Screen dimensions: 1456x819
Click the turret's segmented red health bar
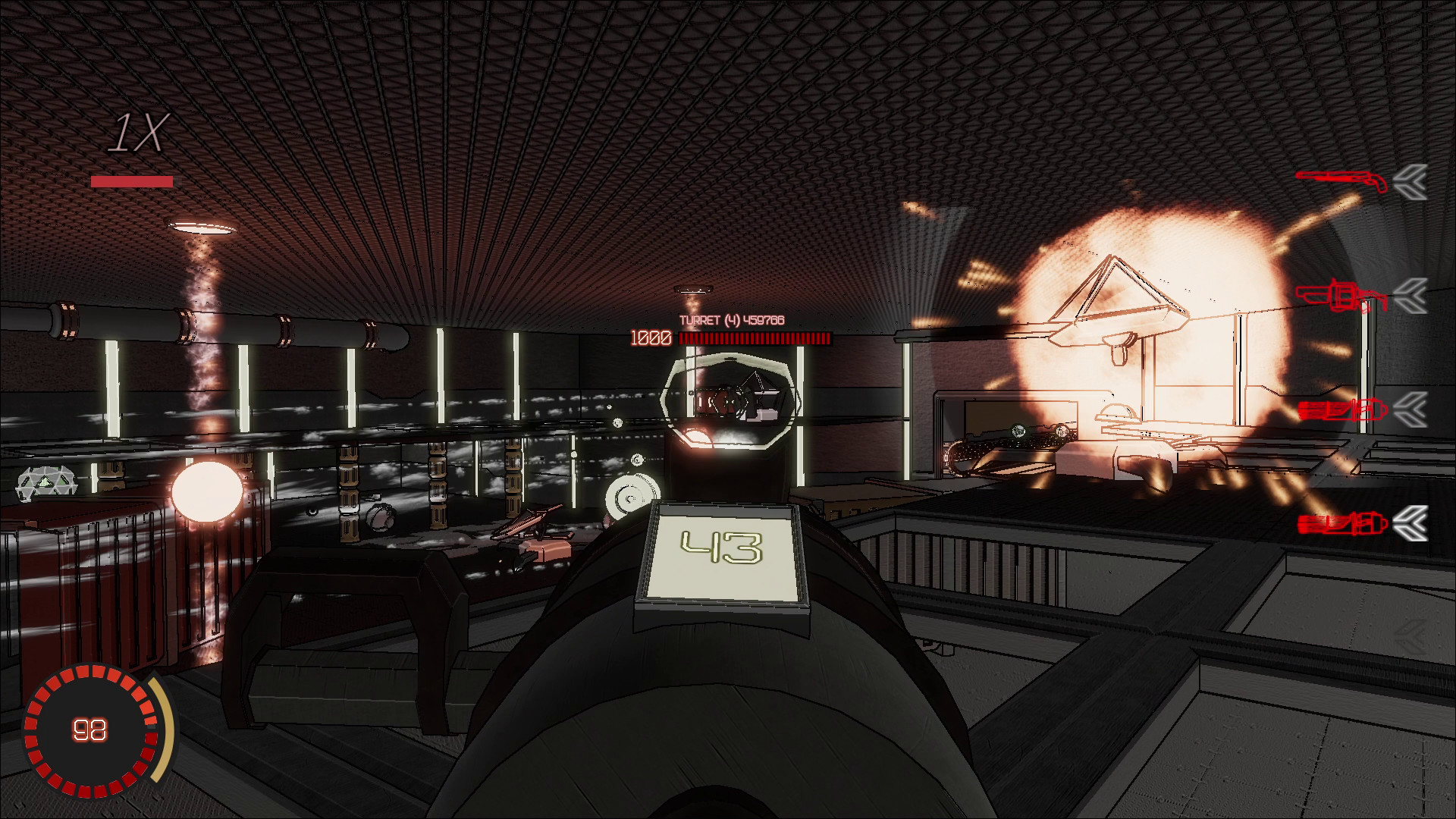755,339
